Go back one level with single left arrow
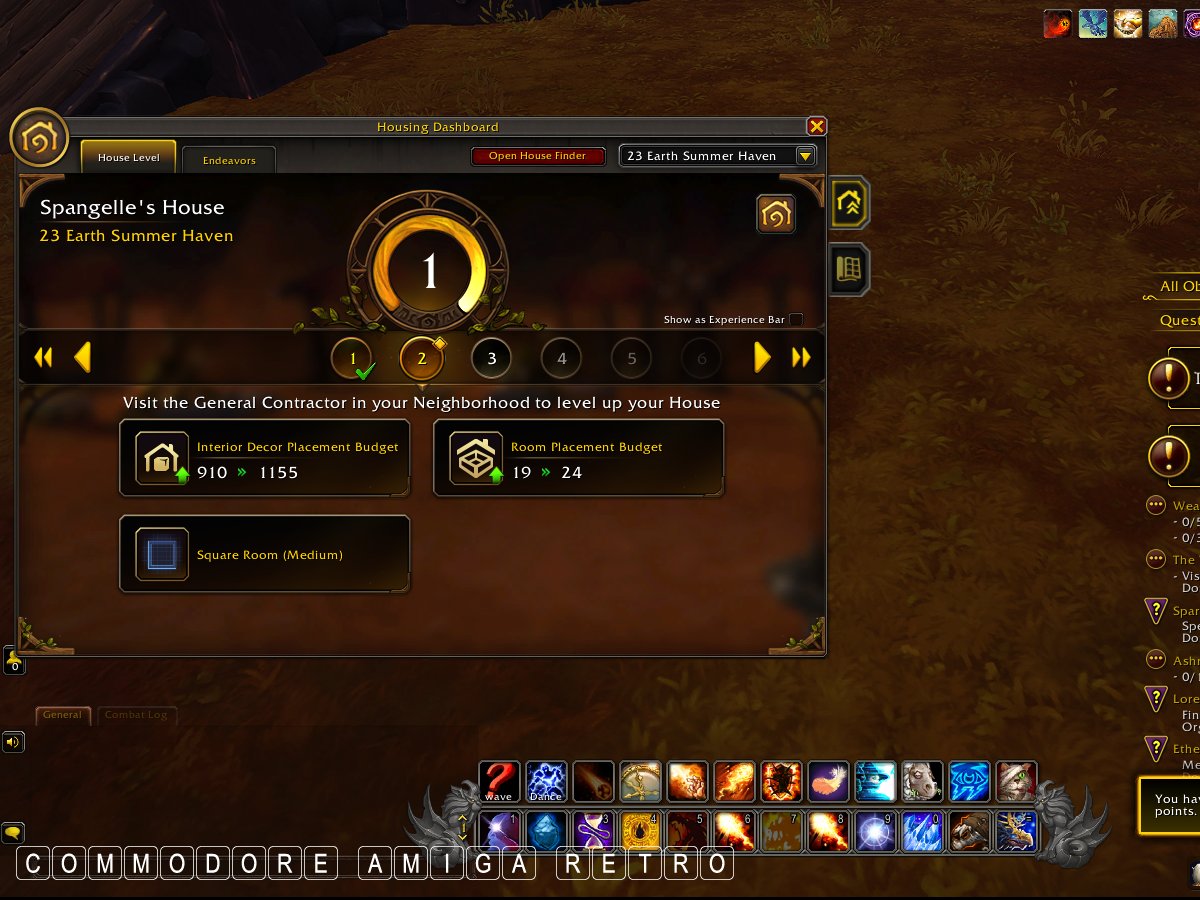 coord(83,357)
